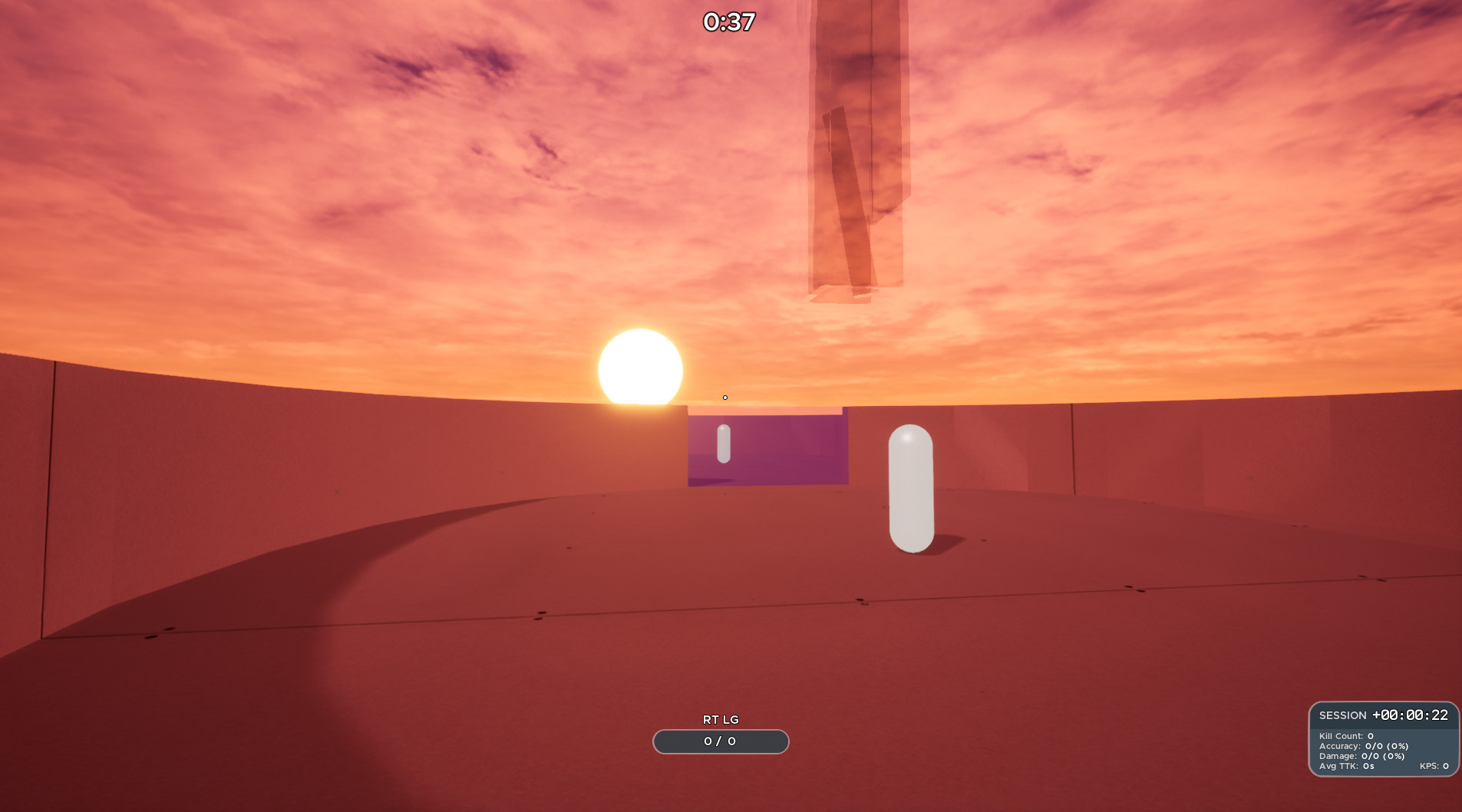This screenshot has height=812, width=1462.
Task: Click a floor marker on the arena ground
Action: pyautogui.click(x=540, y=618)
